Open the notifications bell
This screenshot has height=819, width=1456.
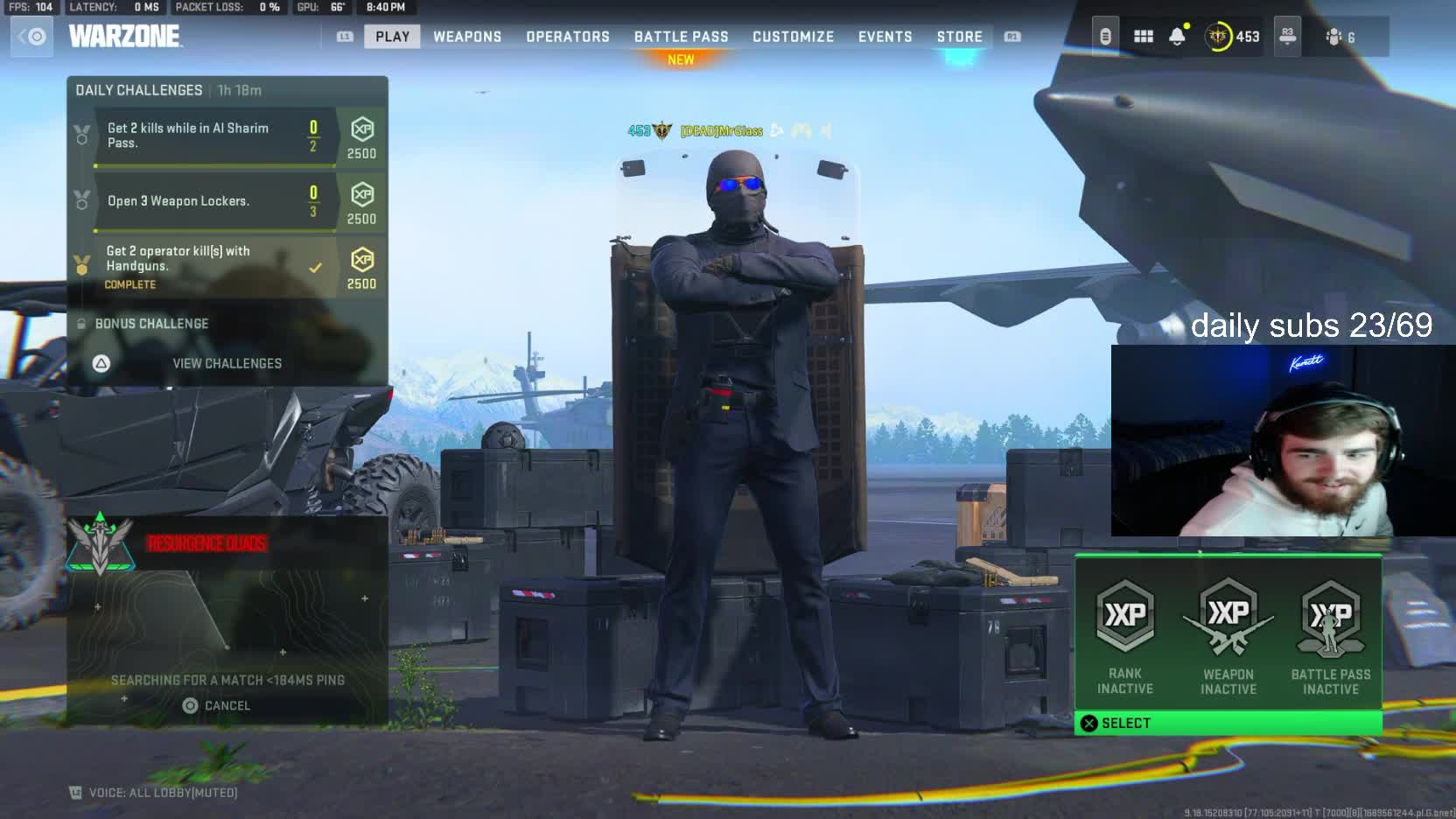[1177, 37]
